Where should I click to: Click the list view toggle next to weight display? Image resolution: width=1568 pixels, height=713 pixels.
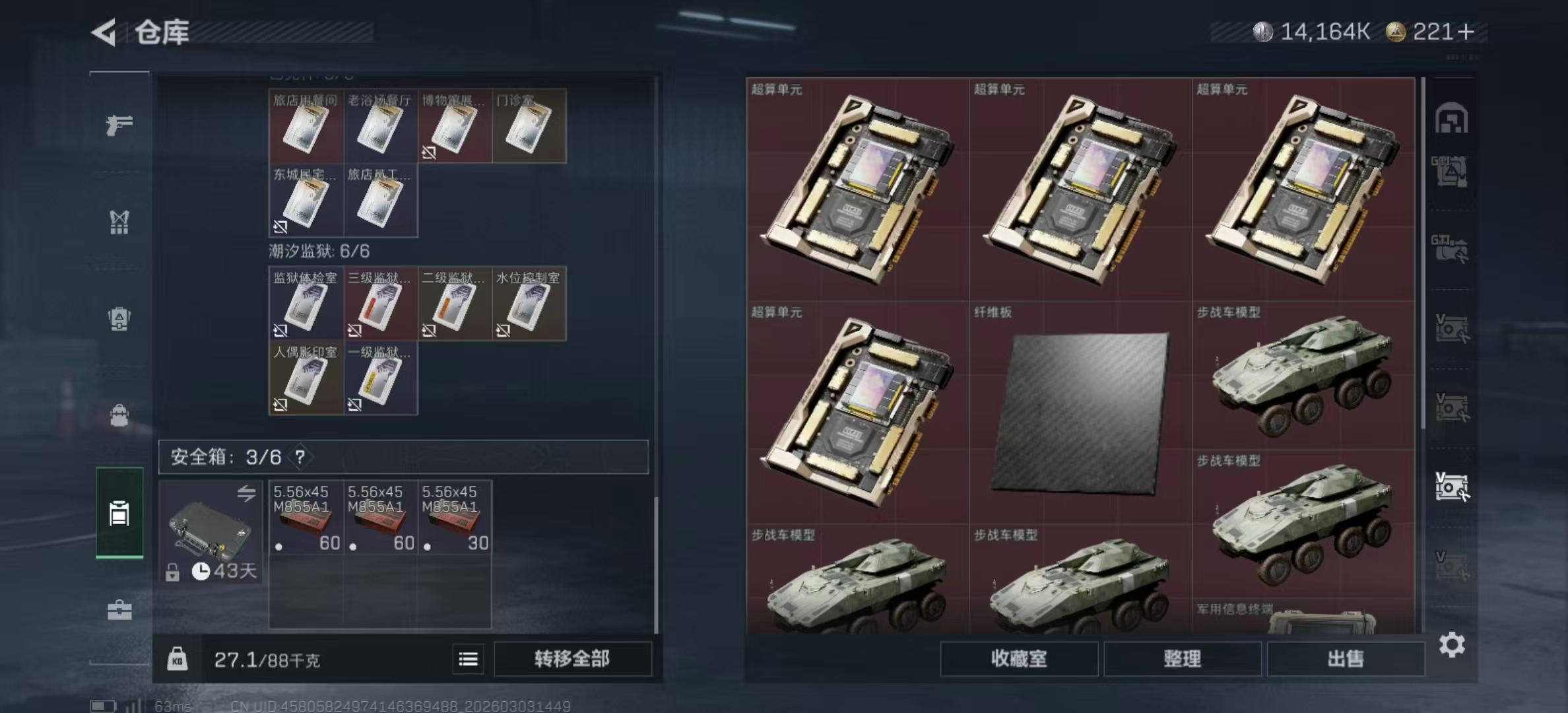(468, 660)
